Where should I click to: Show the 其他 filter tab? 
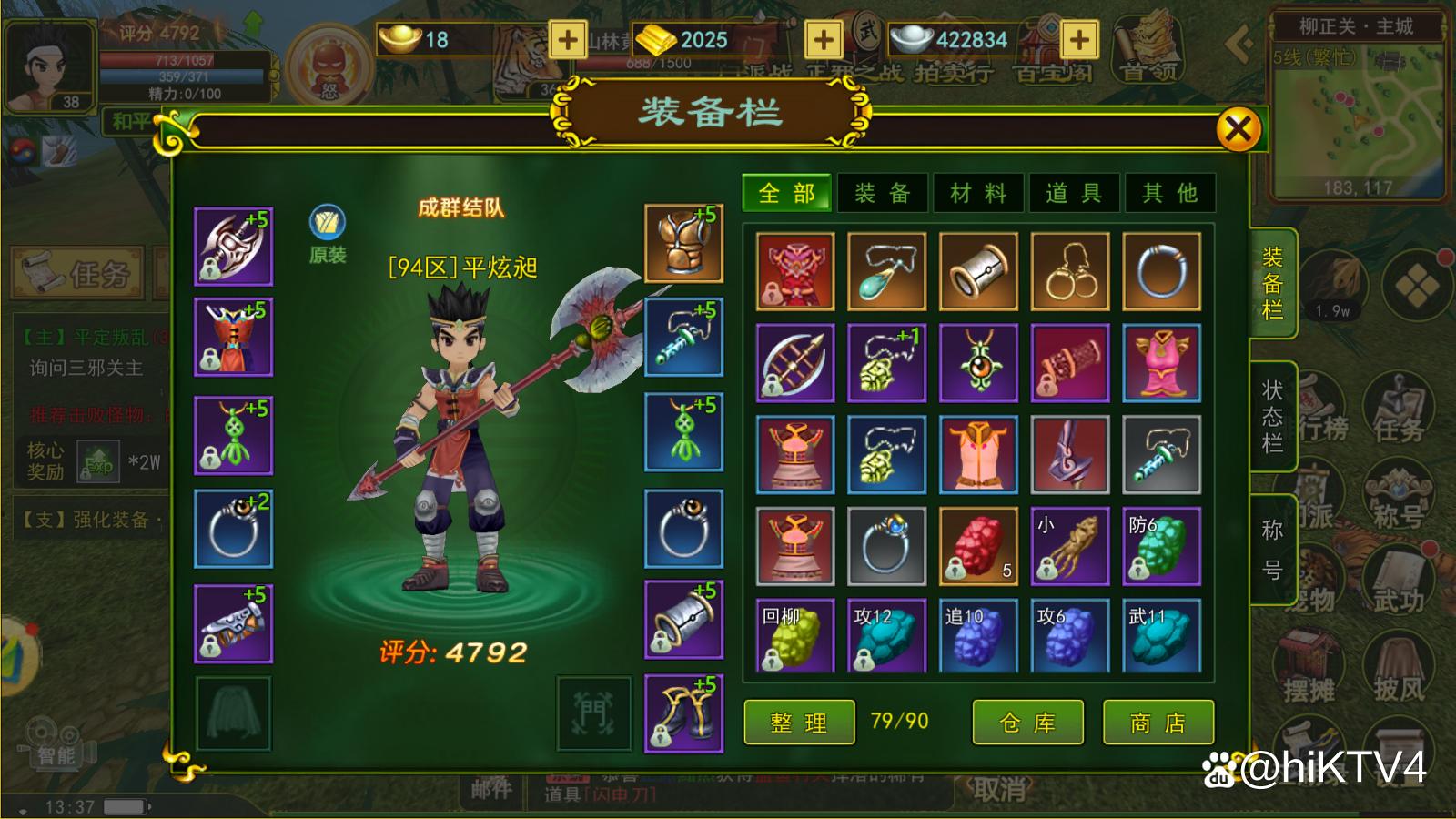(1170, 193)
